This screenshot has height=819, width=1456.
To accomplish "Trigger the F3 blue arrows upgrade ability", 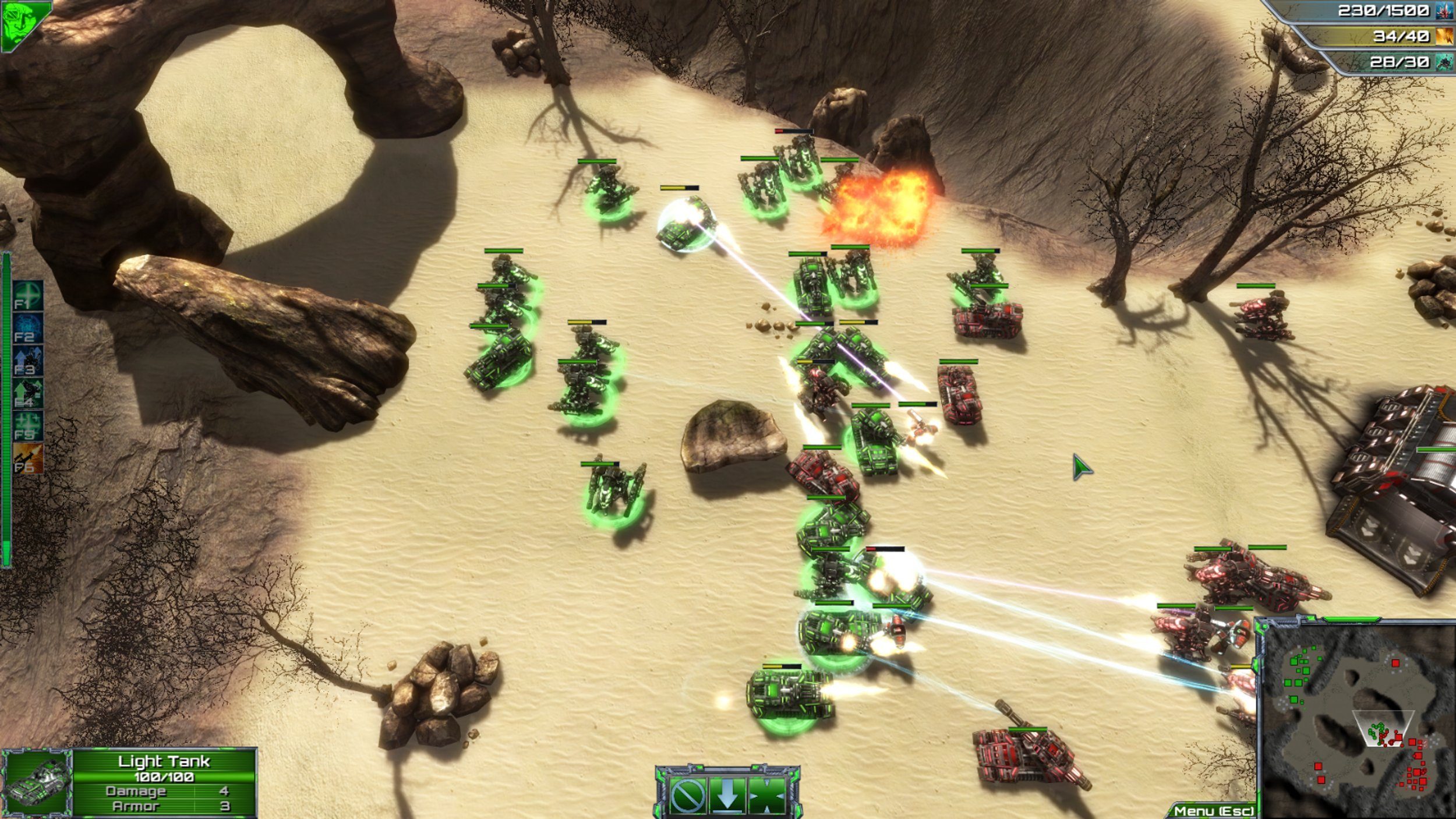I will coord(28,361).
